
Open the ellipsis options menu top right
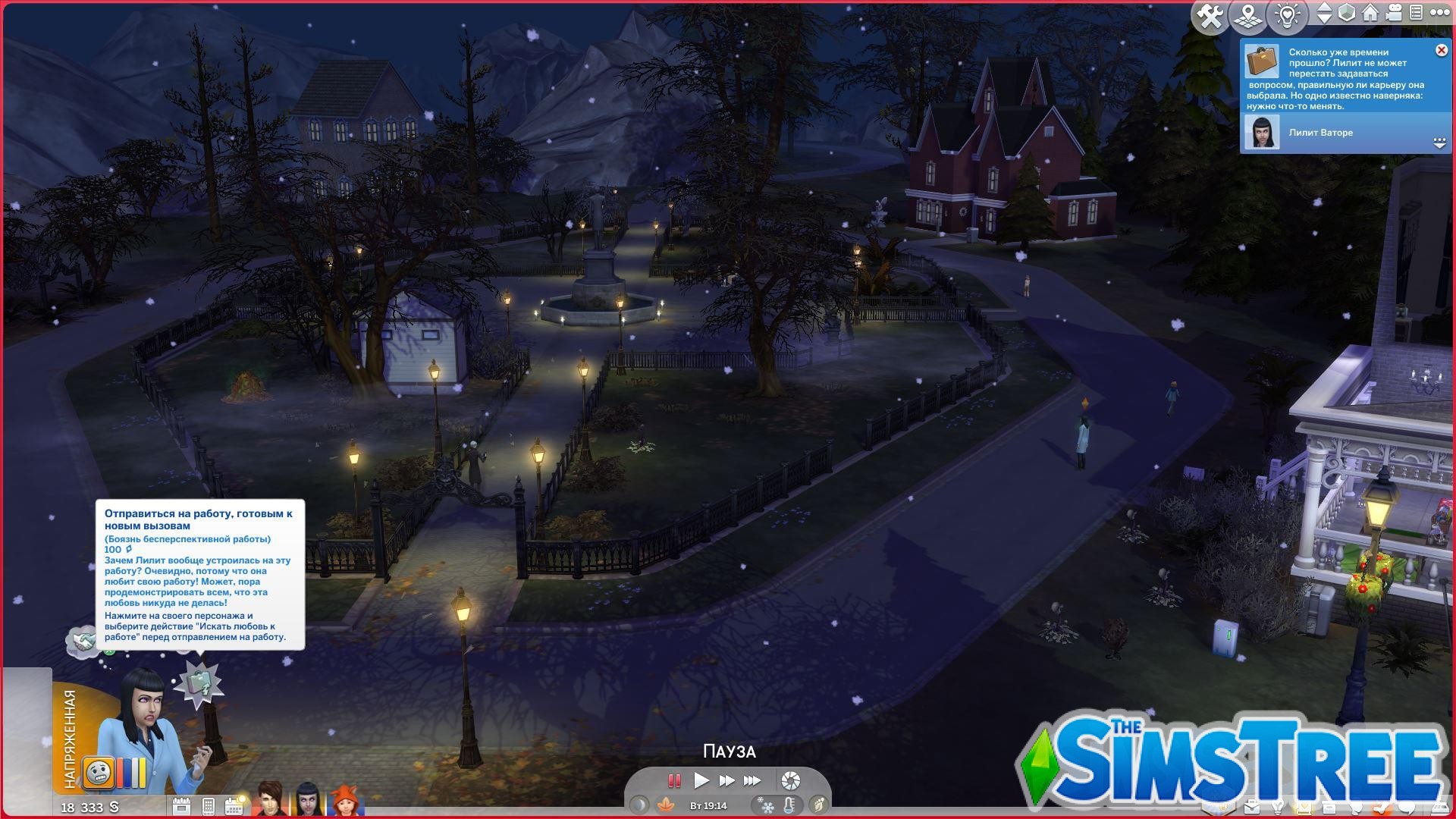tap(1441, 12)
